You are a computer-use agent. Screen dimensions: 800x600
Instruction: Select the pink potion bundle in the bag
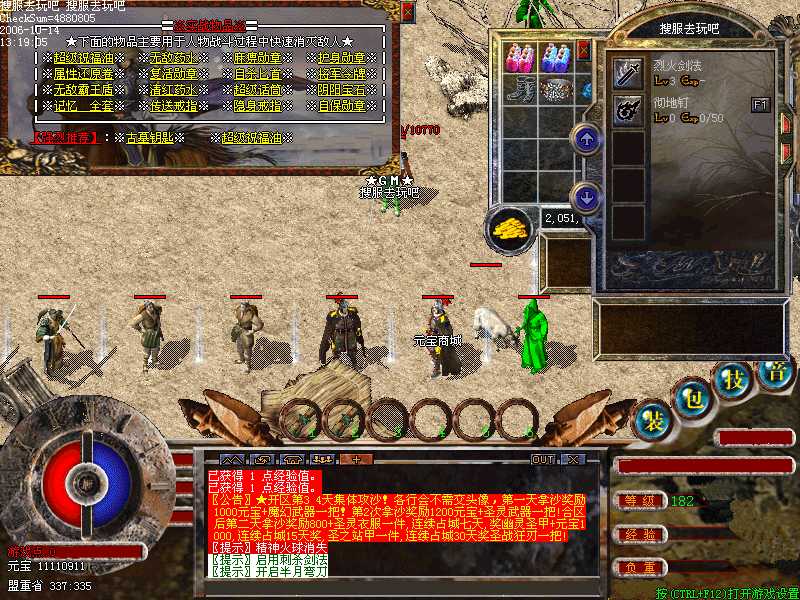[520, 58]
